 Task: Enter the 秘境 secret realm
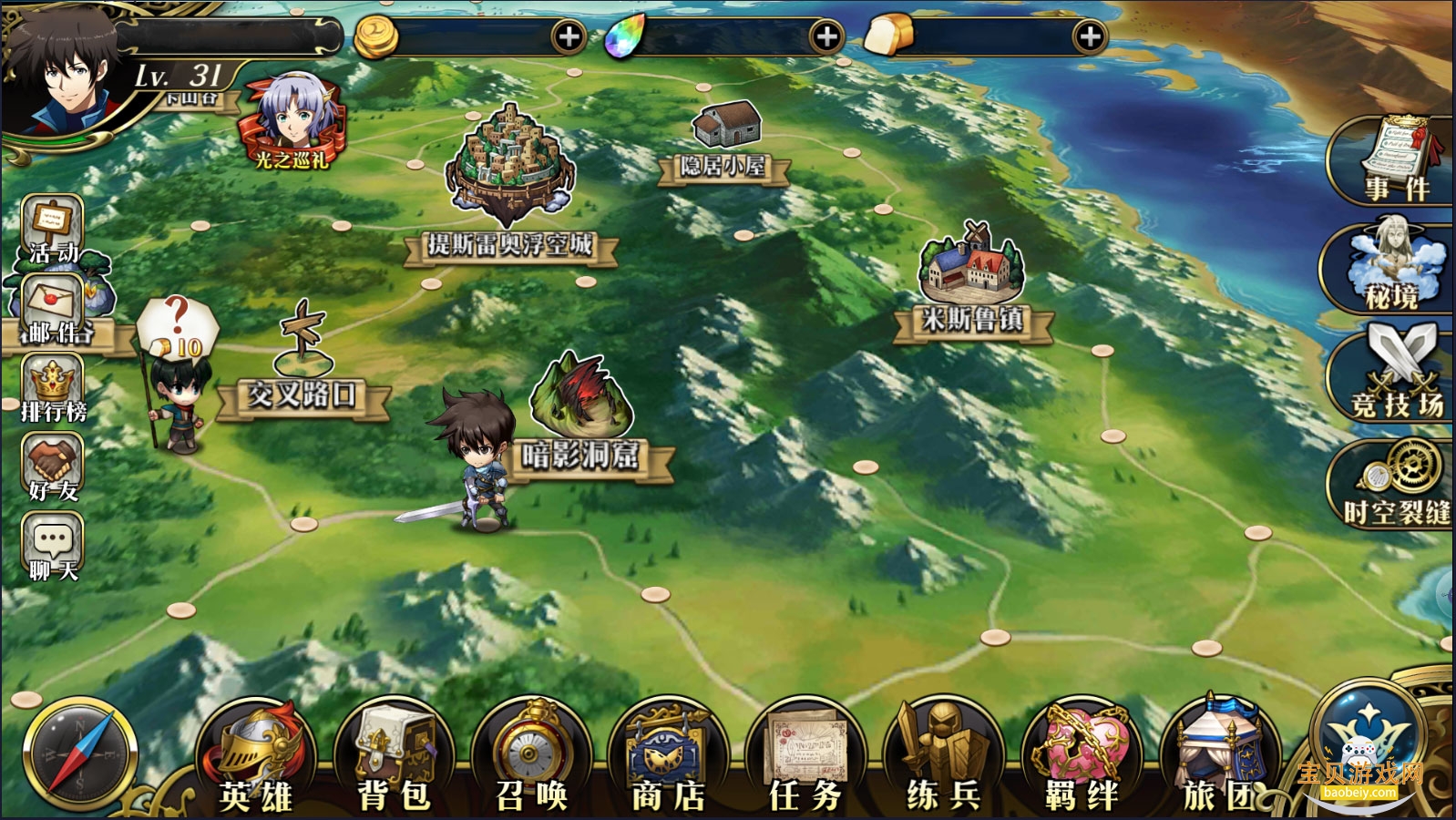[1391, 269]
